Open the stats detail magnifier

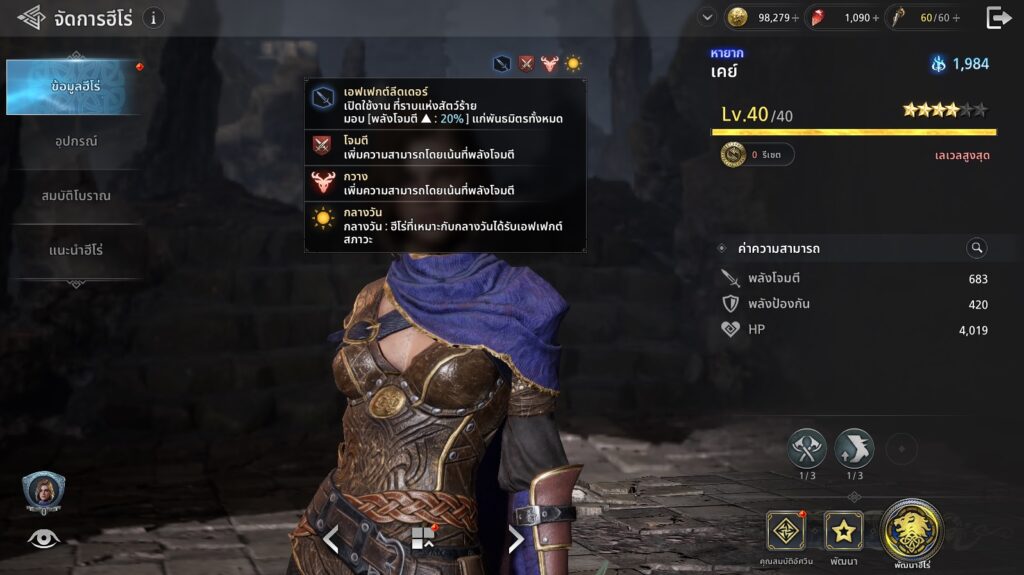click(977, 248)
